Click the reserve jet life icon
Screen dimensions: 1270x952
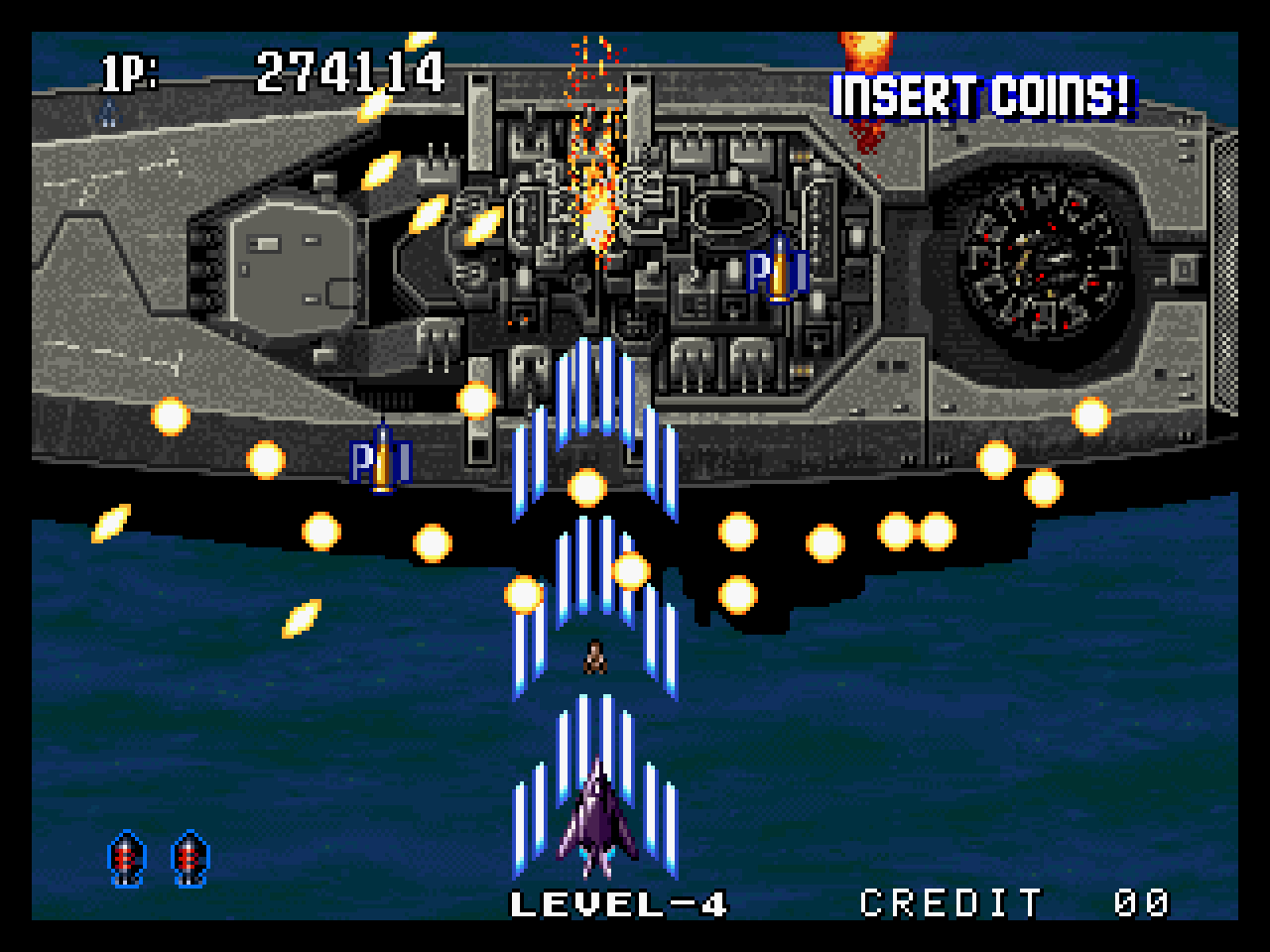[106, 114]
